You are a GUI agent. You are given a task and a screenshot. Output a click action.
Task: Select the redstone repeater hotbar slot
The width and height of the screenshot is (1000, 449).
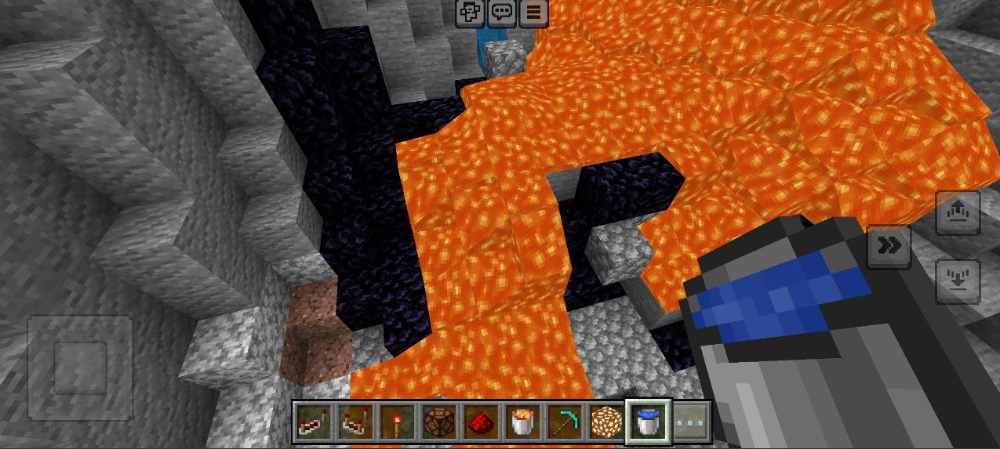[312, 420]
